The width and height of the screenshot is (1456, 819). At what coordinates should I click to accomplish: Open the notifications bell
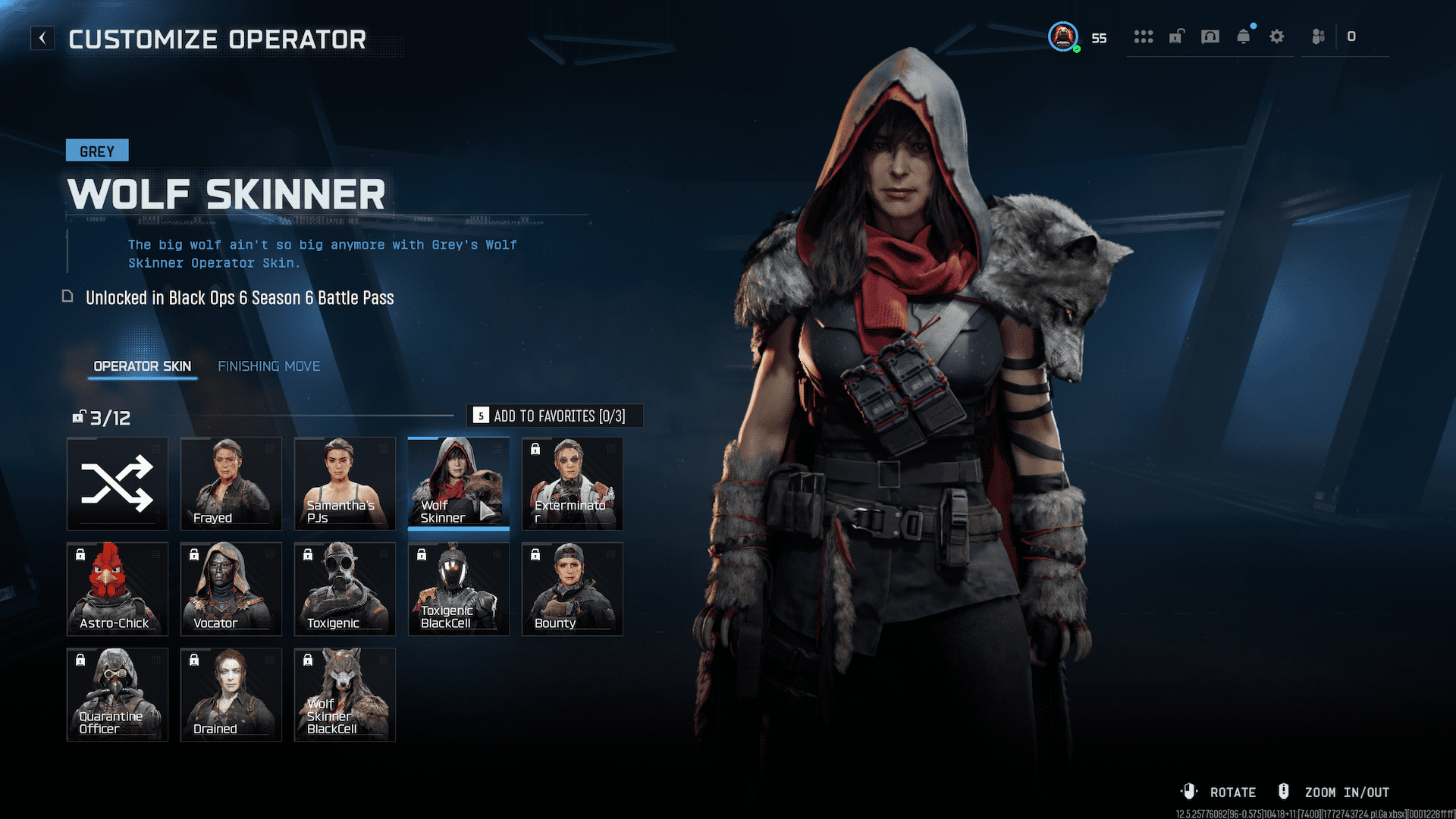click(x=1244, y=36)
